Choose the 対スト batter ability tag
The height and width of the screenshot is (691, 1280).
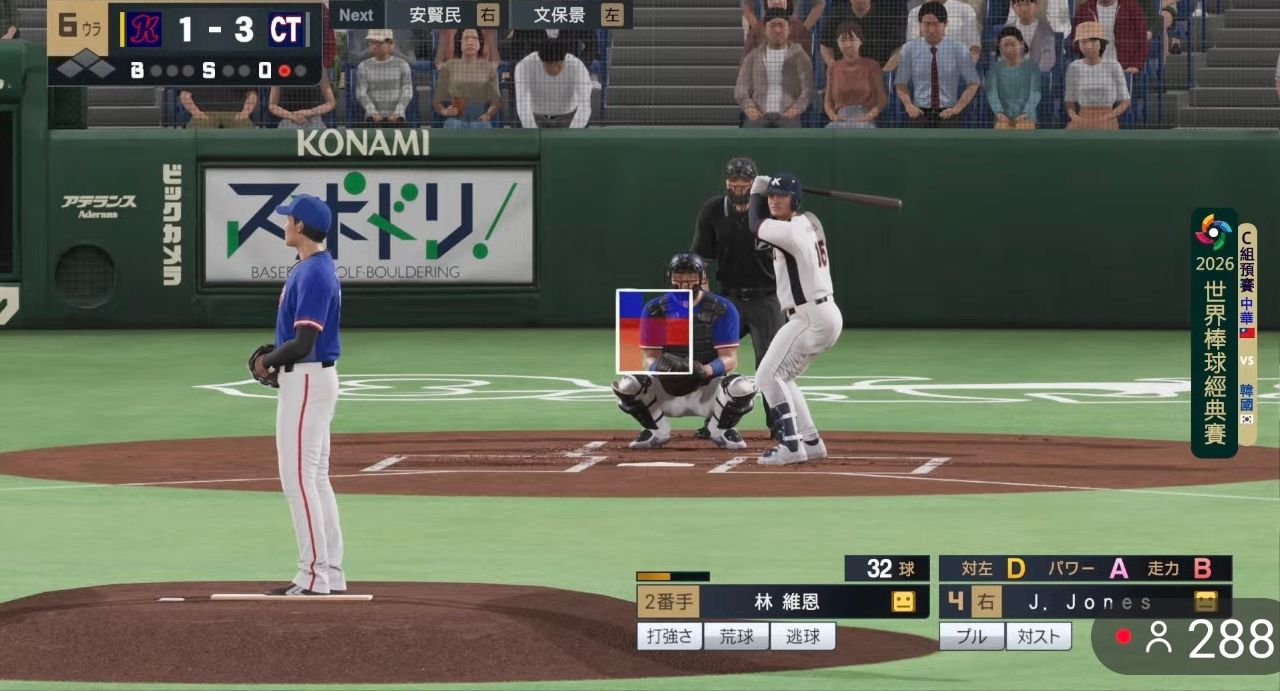[x=1038, y=636]
